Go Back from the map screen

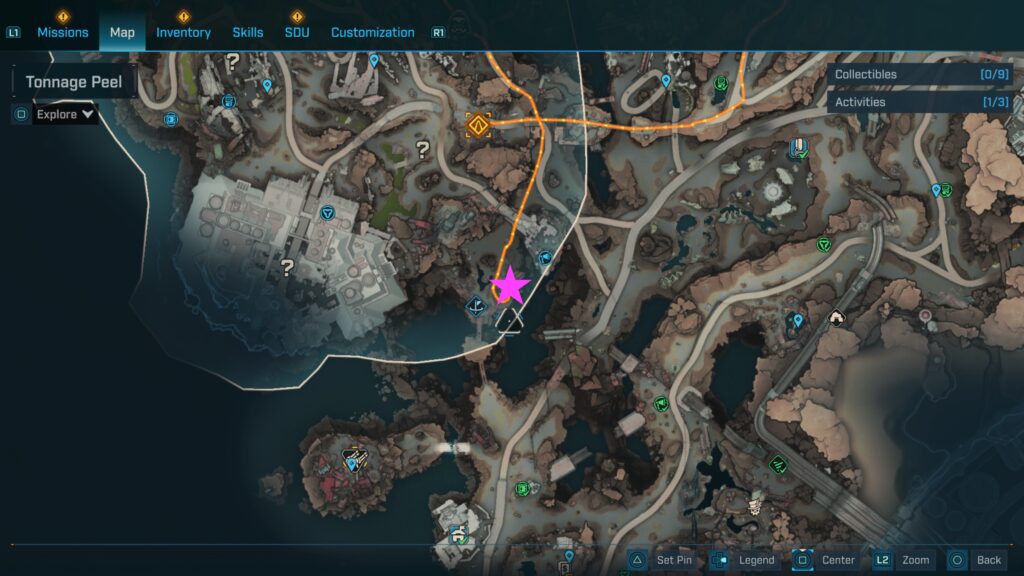coord(977,560)
